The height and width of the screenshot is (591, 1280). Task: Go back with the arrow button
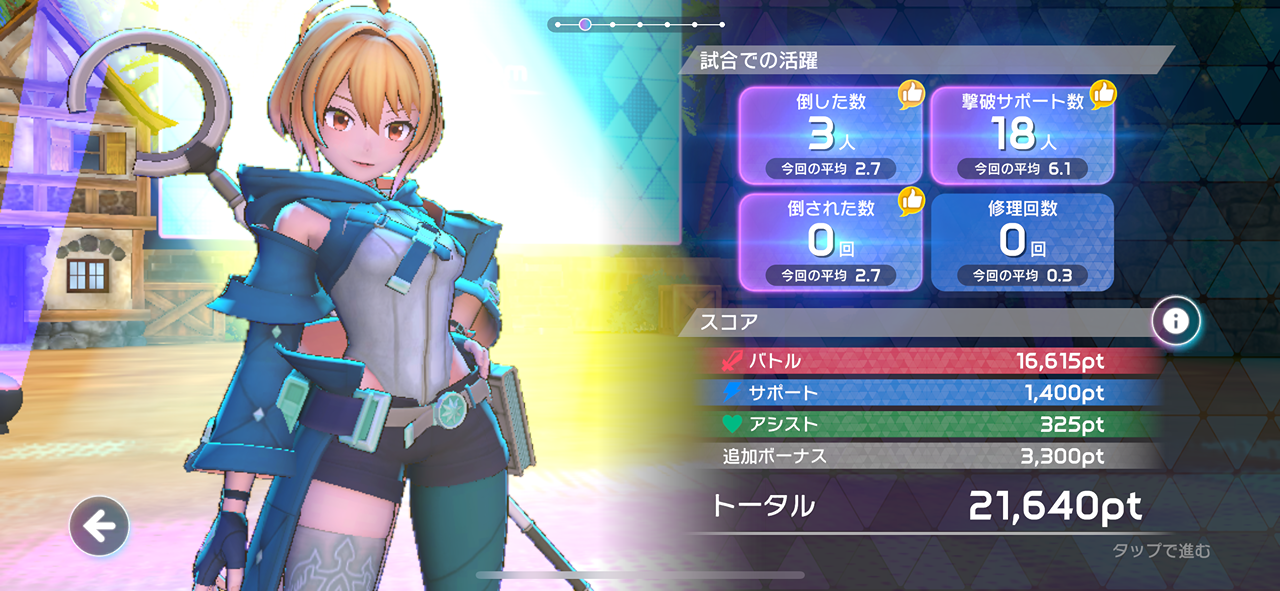pos(99,526)
